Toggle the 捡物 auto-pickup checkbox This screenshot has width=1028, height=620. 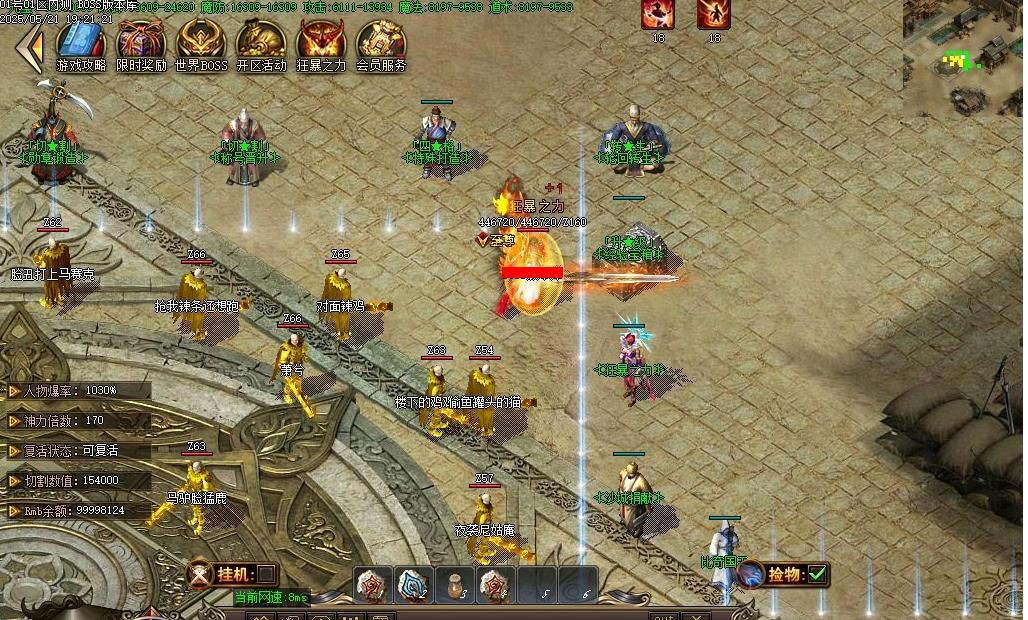817,574
